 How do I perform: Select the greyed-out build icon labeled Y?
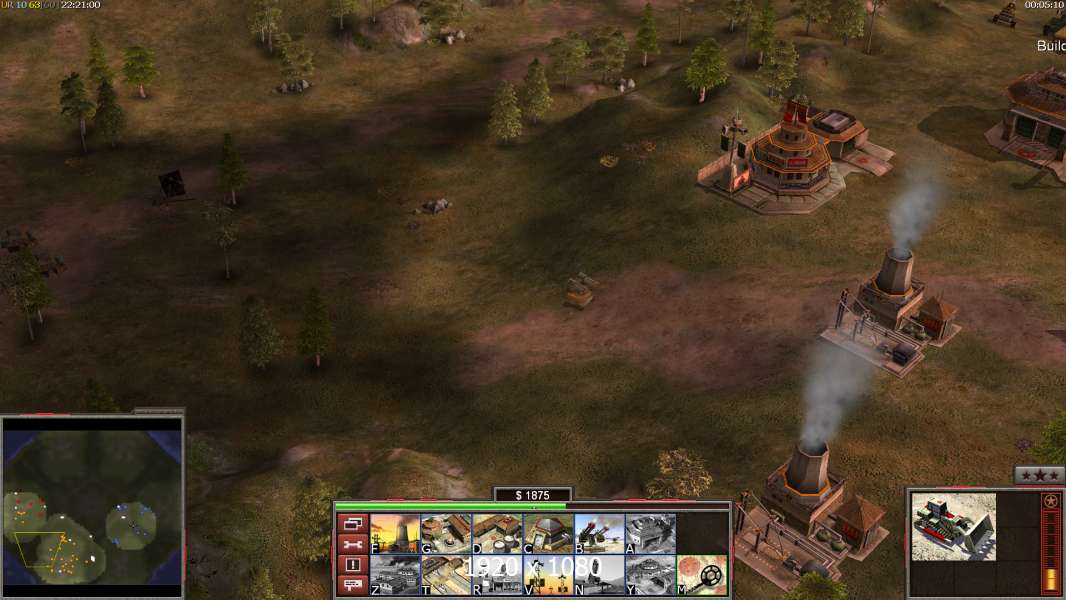tap(650, 574)
